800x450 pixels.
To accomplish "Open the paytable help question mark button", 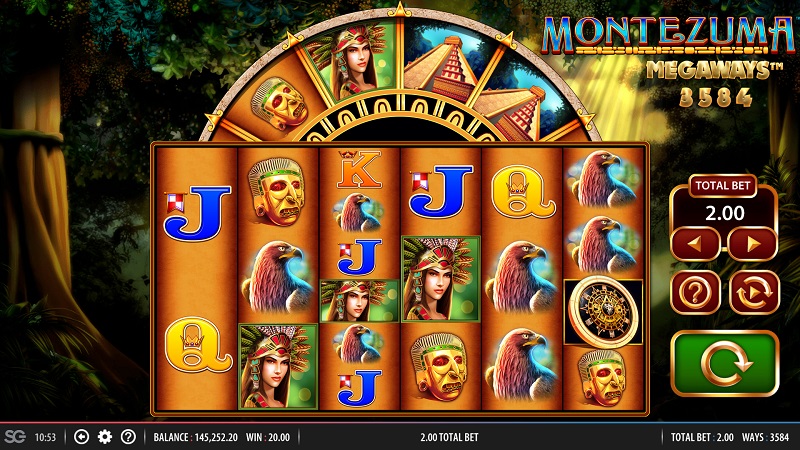I will coord(698,293).
